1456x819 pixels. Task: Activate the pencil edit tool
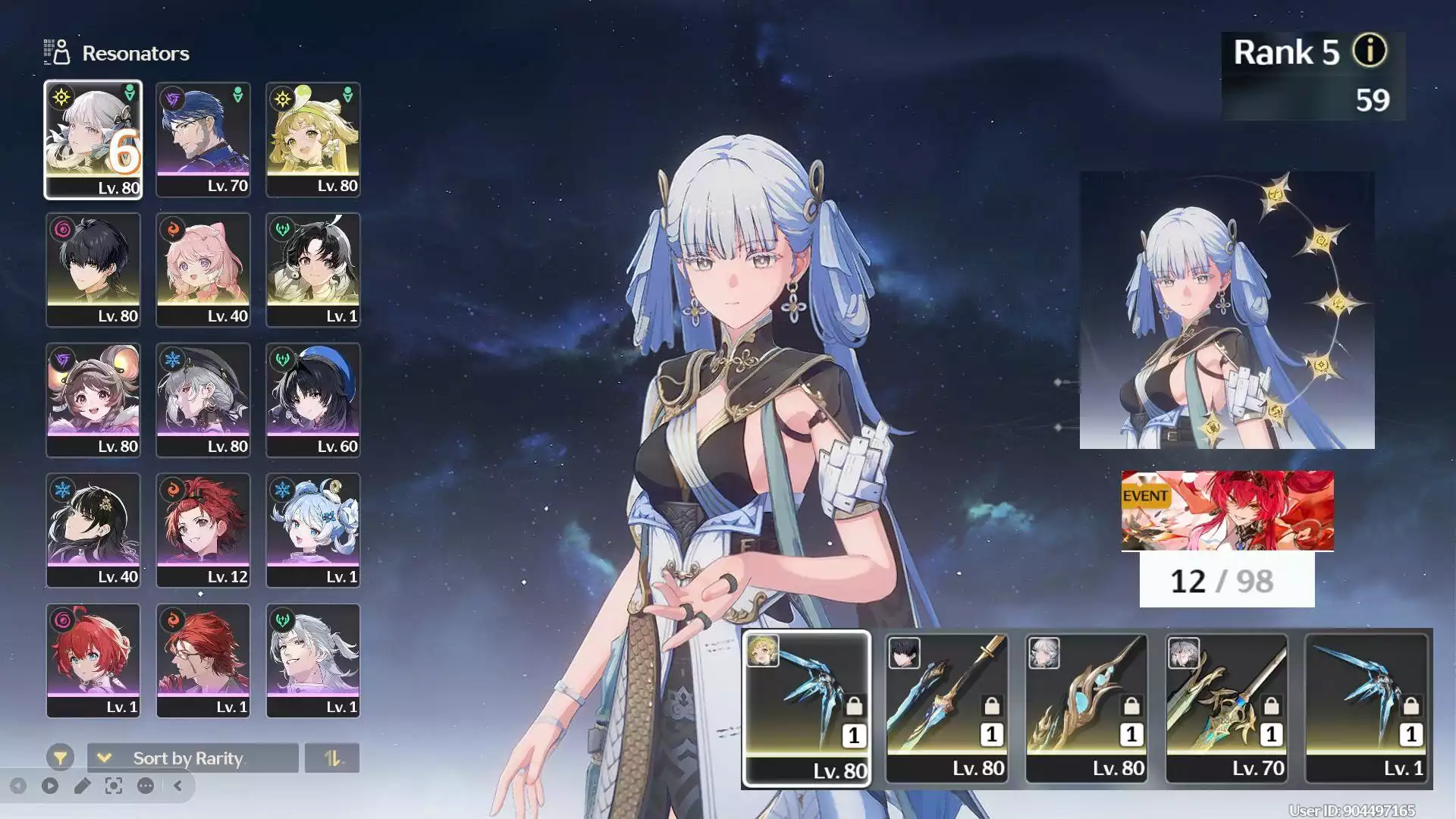click(82, 786)
